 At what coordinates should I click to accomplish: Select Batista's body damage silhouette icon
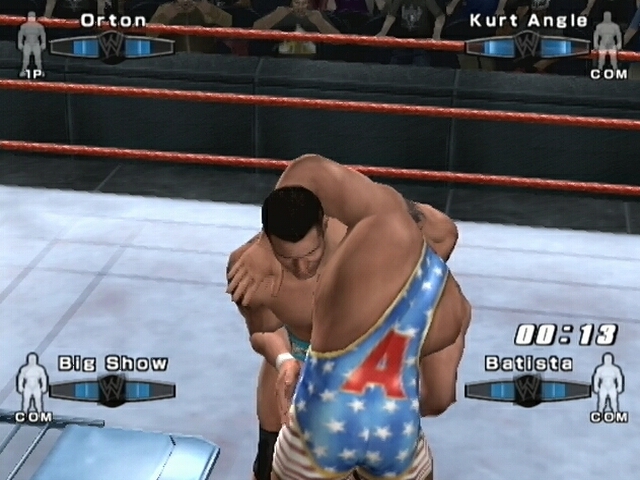[607, 379]
